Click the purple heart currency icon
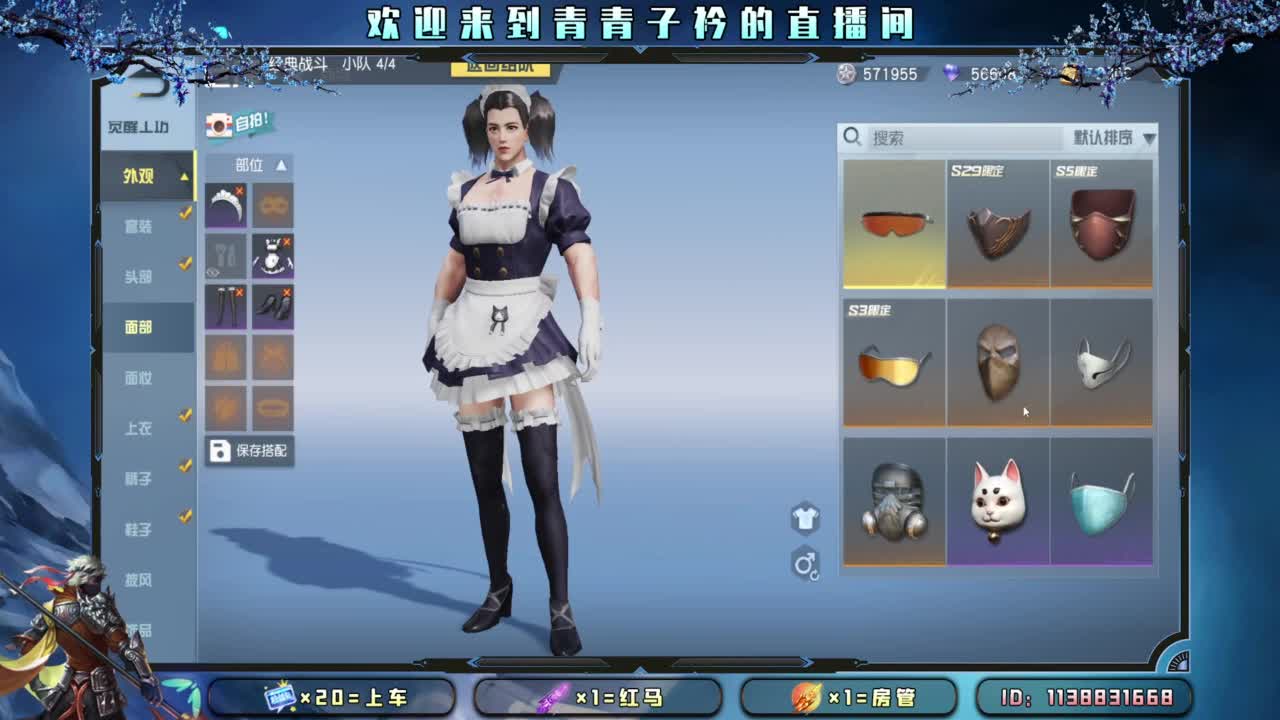Viewport: 1280px width, 720px height. [x=951, y=73]
